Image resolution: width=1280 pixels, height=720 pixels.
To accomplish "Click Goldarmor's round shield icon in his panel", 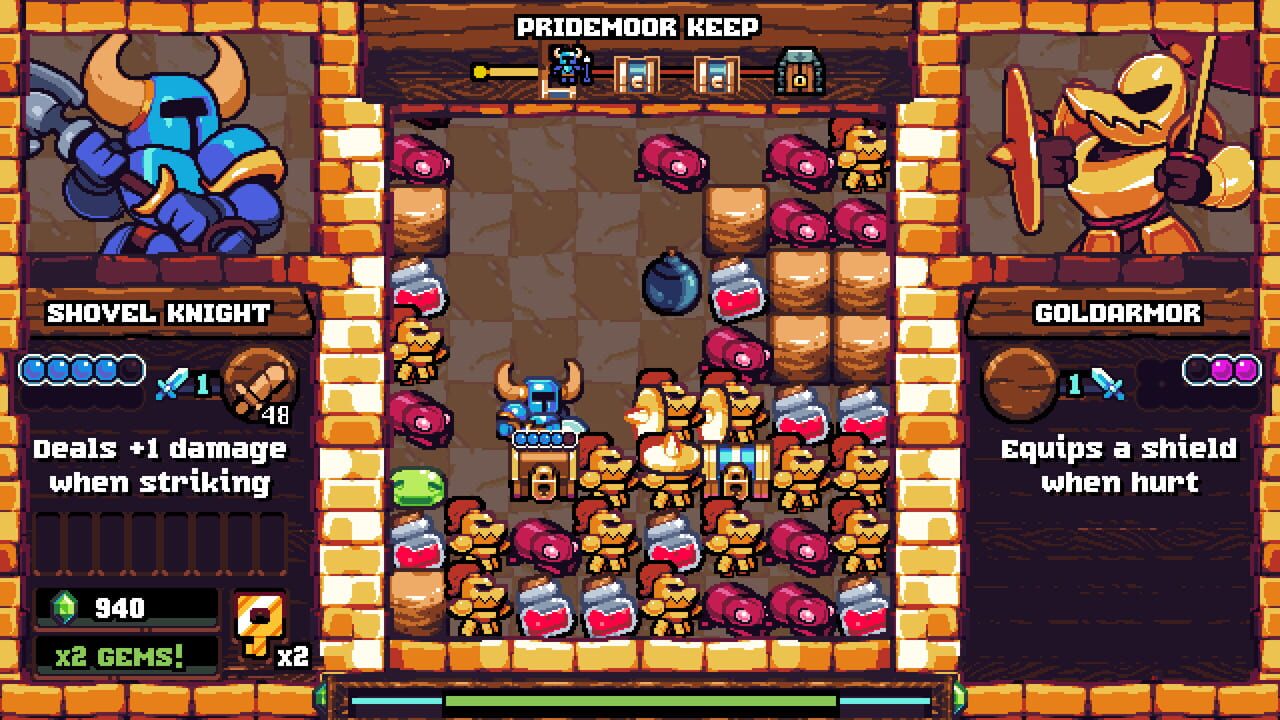I will pos(1020,383).
